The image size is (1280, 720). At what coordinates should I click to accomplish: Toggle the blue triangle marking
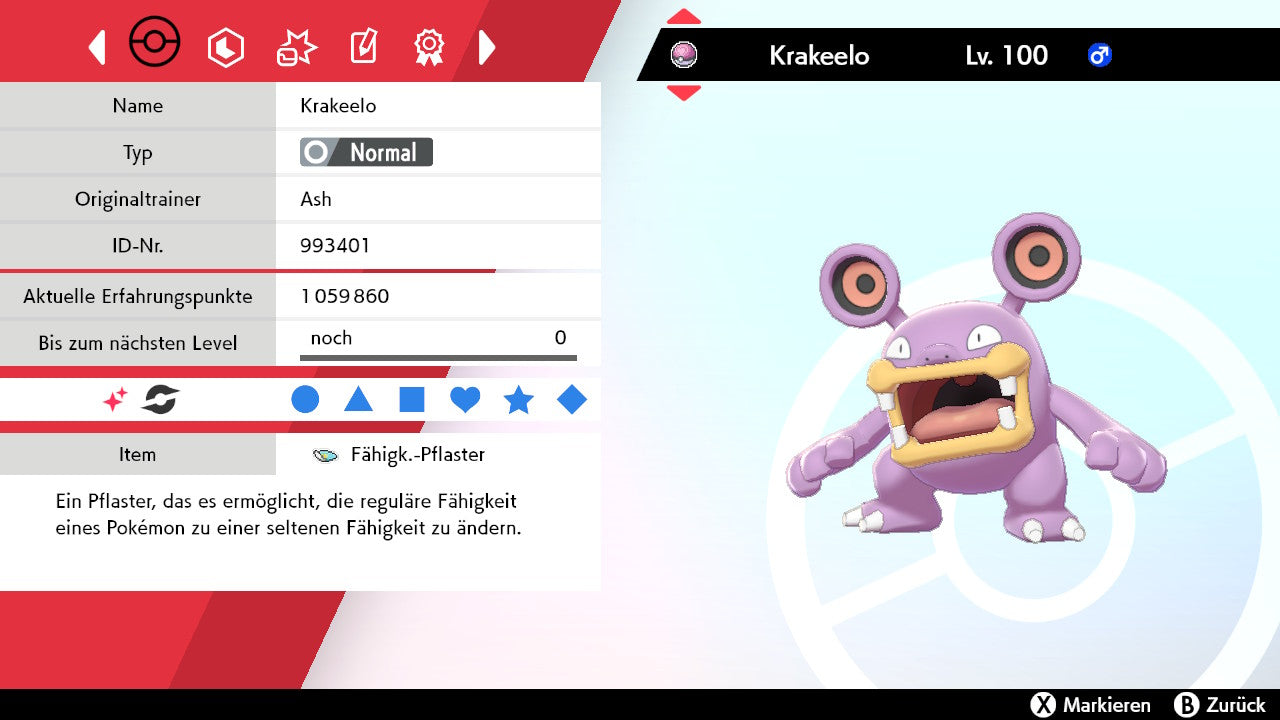[358, 400]
